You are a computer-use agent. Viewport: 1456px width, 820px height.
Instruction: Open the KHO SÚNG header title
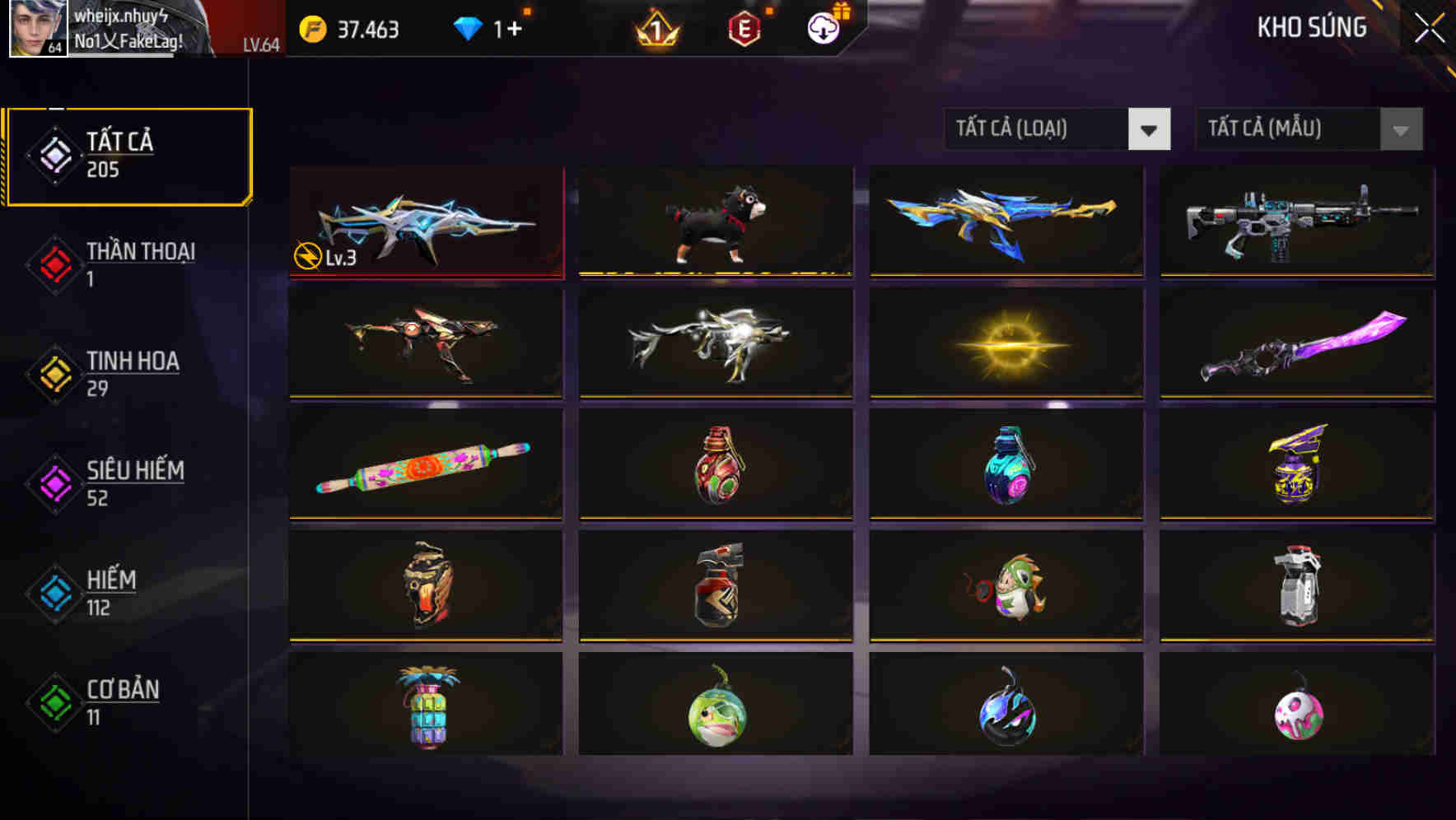[1312, 27]
